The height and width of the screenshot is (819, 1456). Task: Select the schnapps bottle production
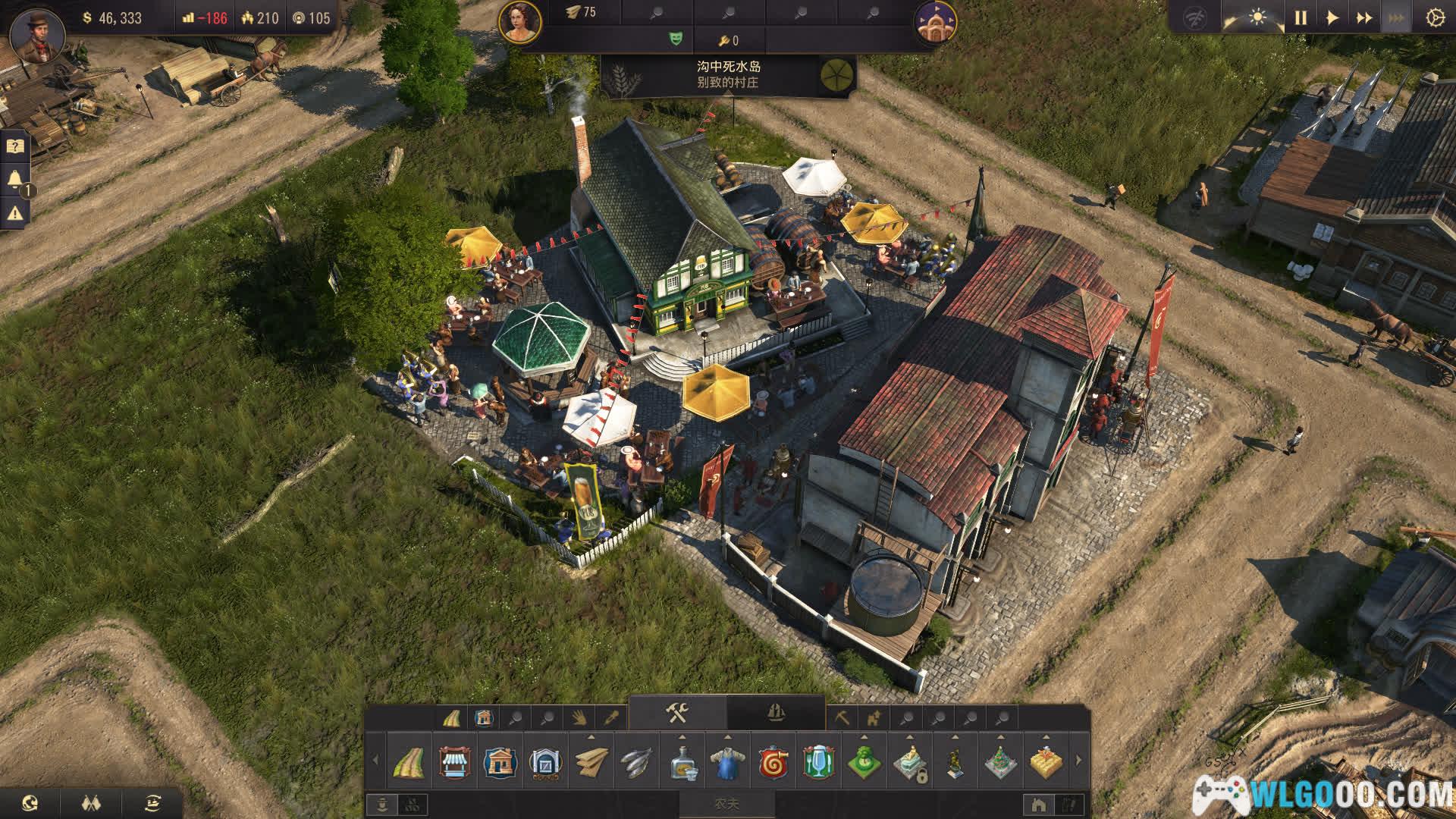(682, 762)
